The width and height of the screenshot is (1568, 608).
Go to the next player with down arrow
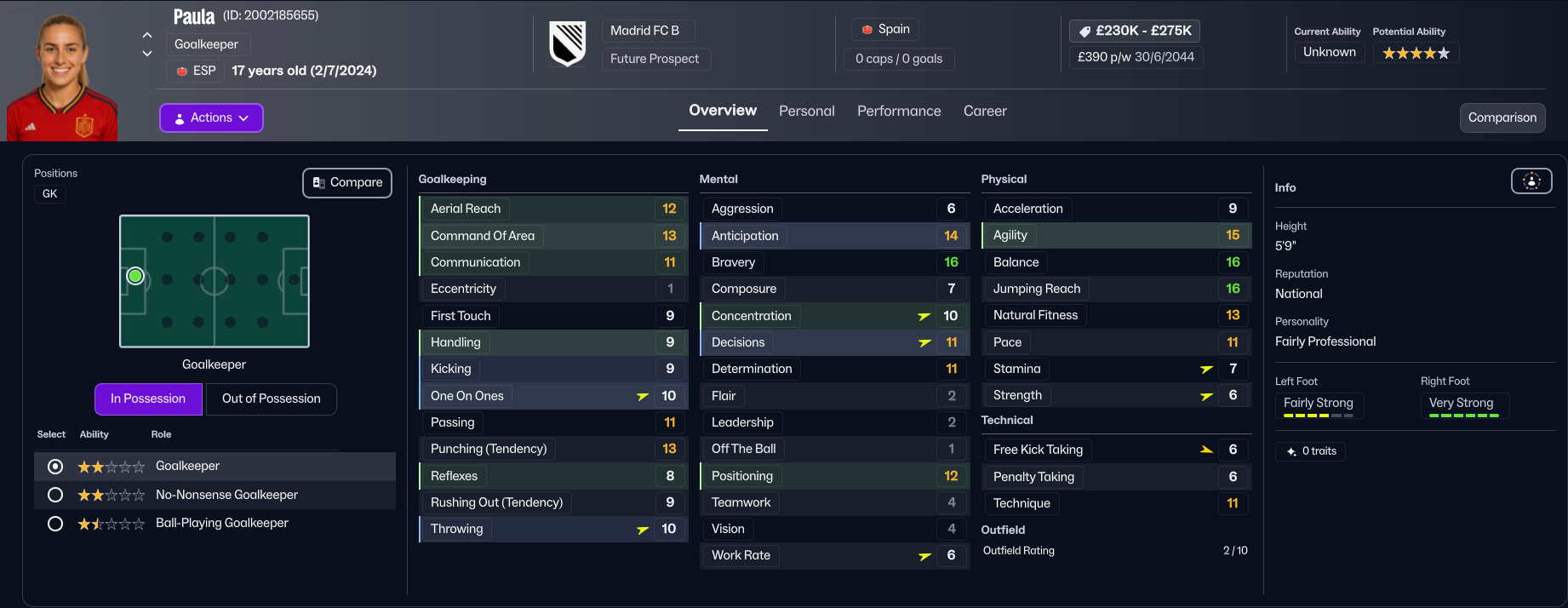[147, 54]
